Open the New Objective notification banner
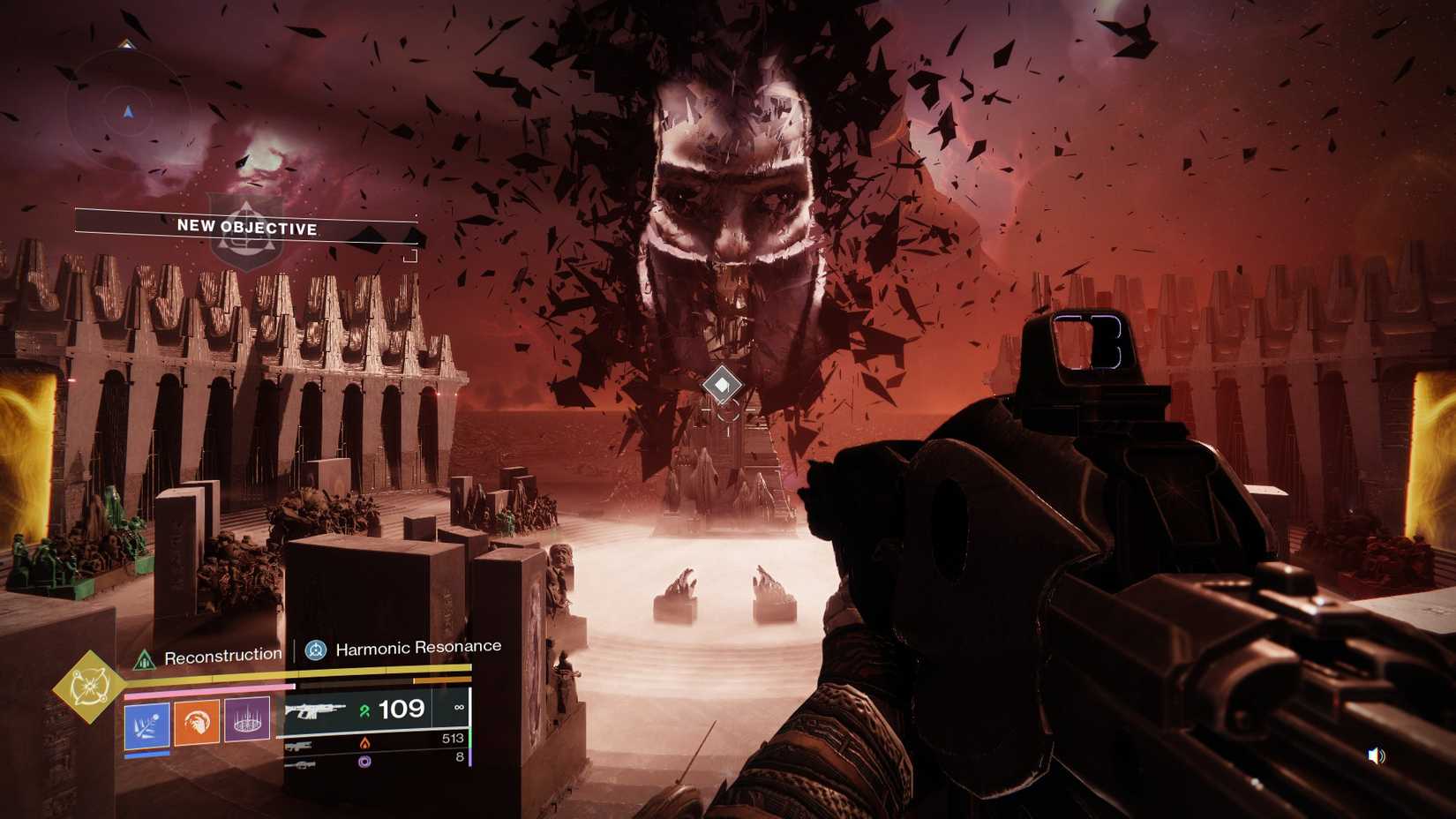Viewport: 1456px width, 819px height. point(246,228)
